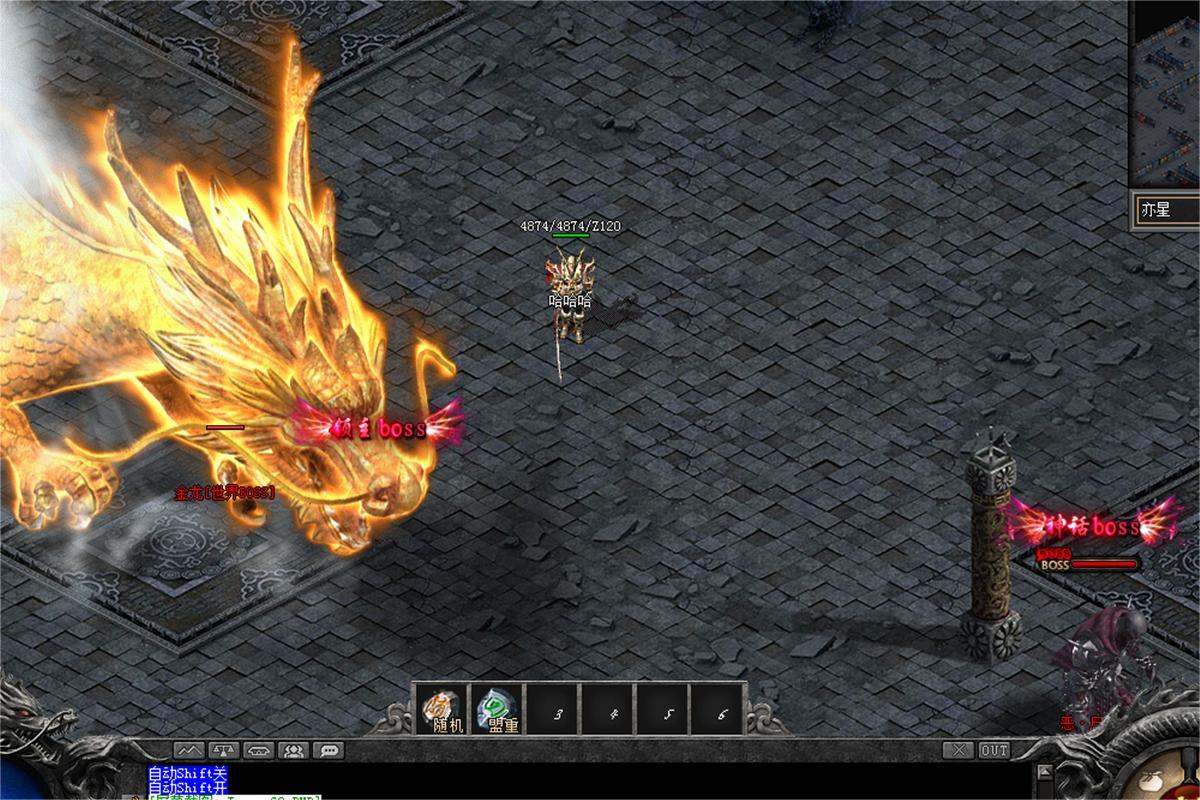Click the button between scale and group icons
The height and width of the screenshot is (800, 1200).
258,750
